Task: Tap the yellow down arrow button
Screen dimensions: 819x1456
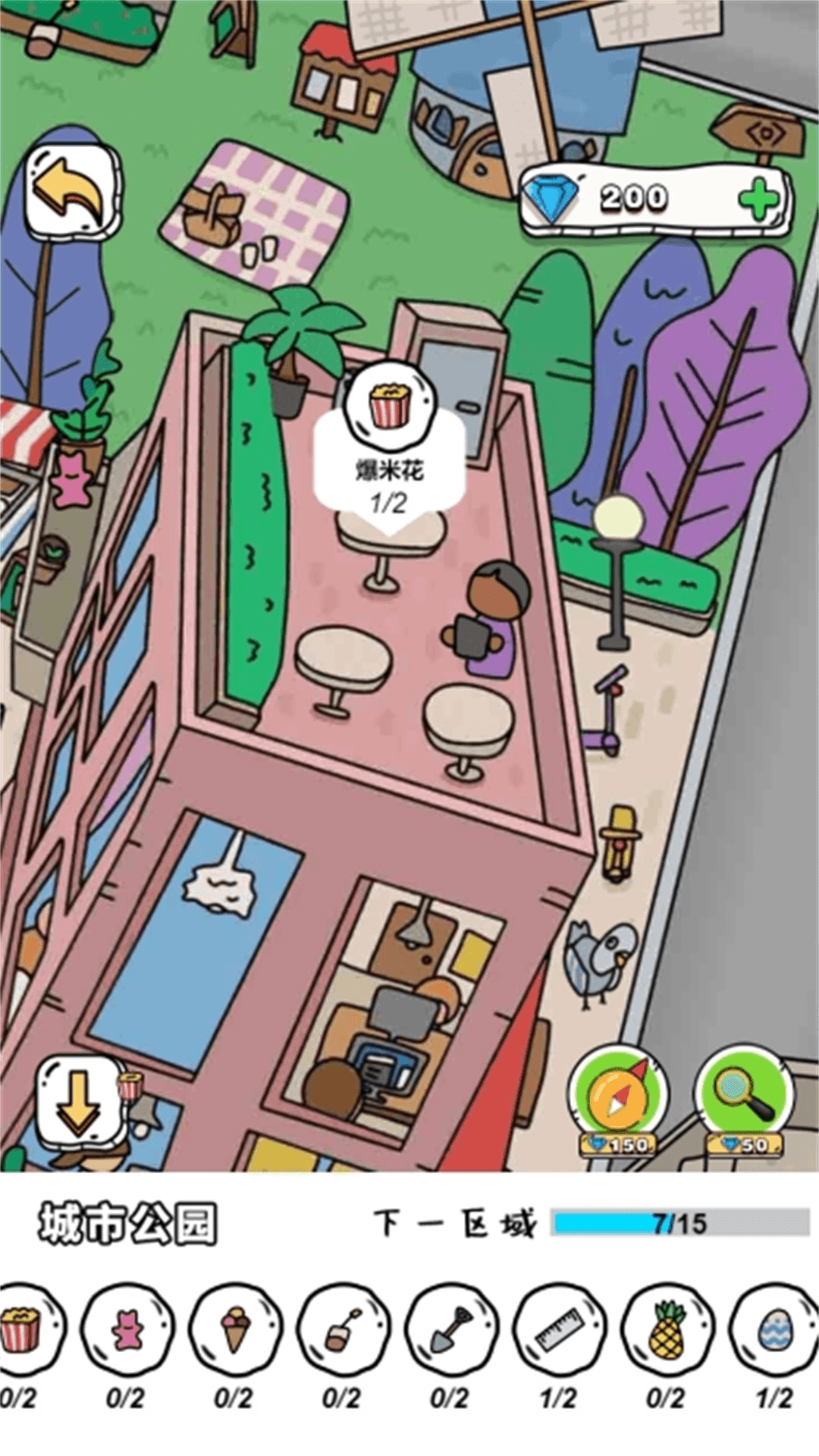Action: pos(78,1100)
